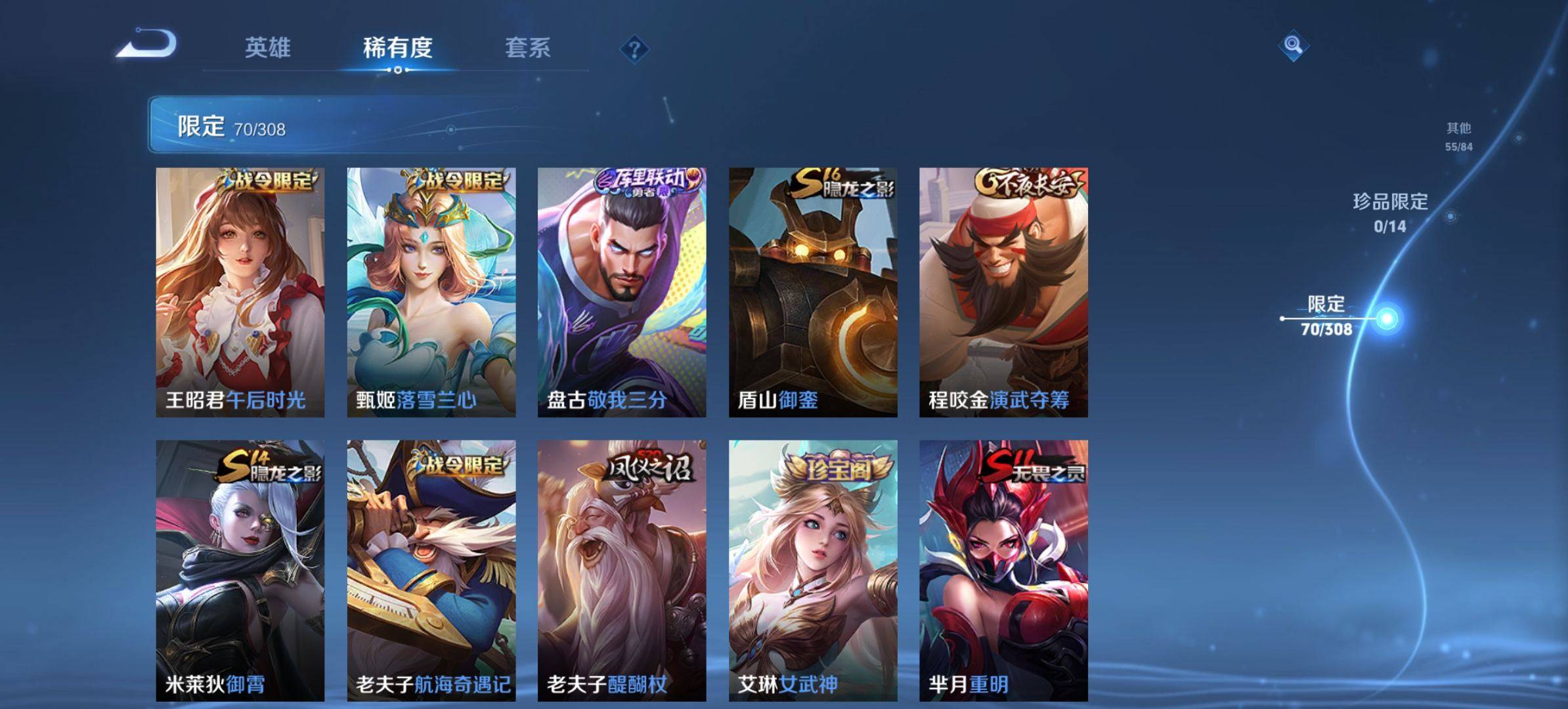Jump to the 其他 rarity category

1458,136
